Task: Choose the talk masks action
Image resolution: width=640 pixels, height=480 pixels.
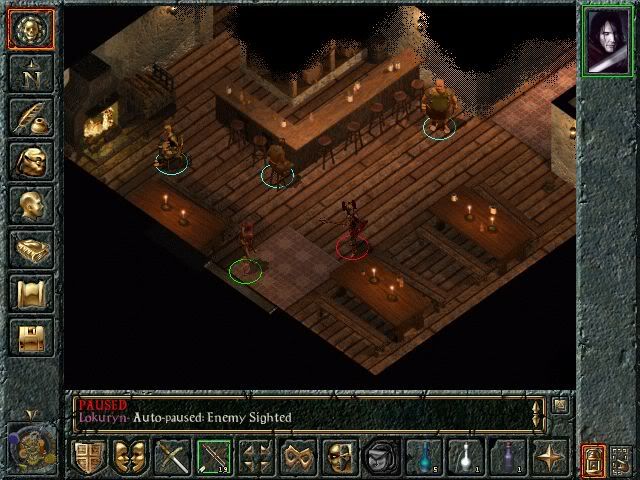Action: (130, 458)
